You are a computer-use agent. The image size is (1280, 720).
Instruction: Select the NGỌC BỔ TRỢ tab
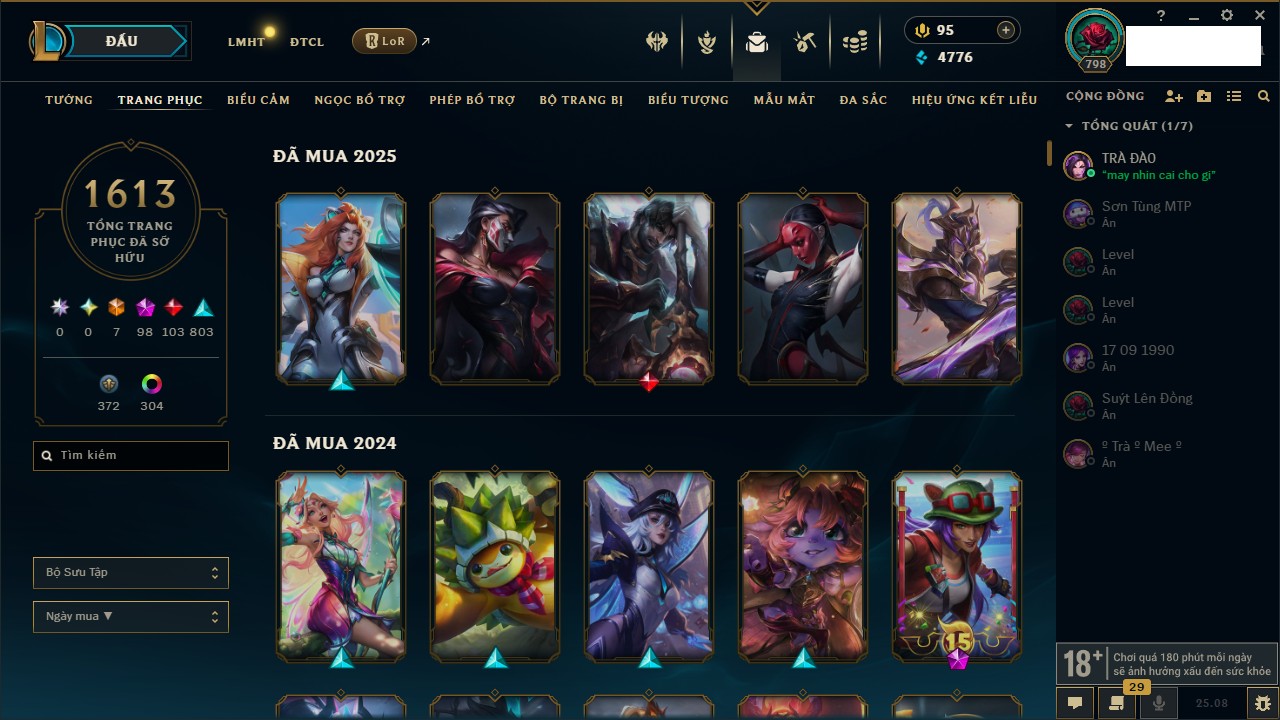[x=359, y=100]
